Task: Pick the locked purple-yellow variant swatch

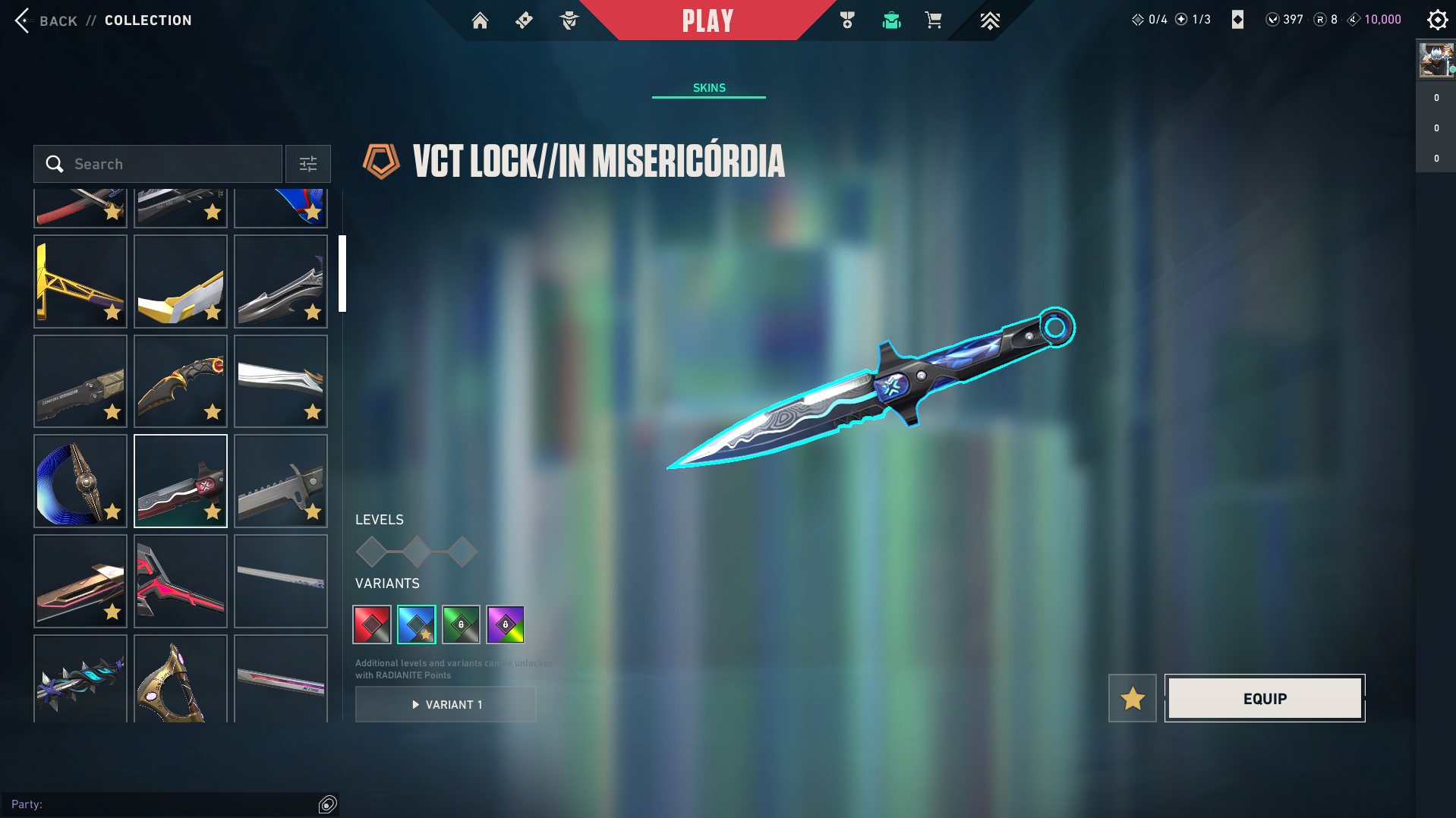Action: click(506, 625)
